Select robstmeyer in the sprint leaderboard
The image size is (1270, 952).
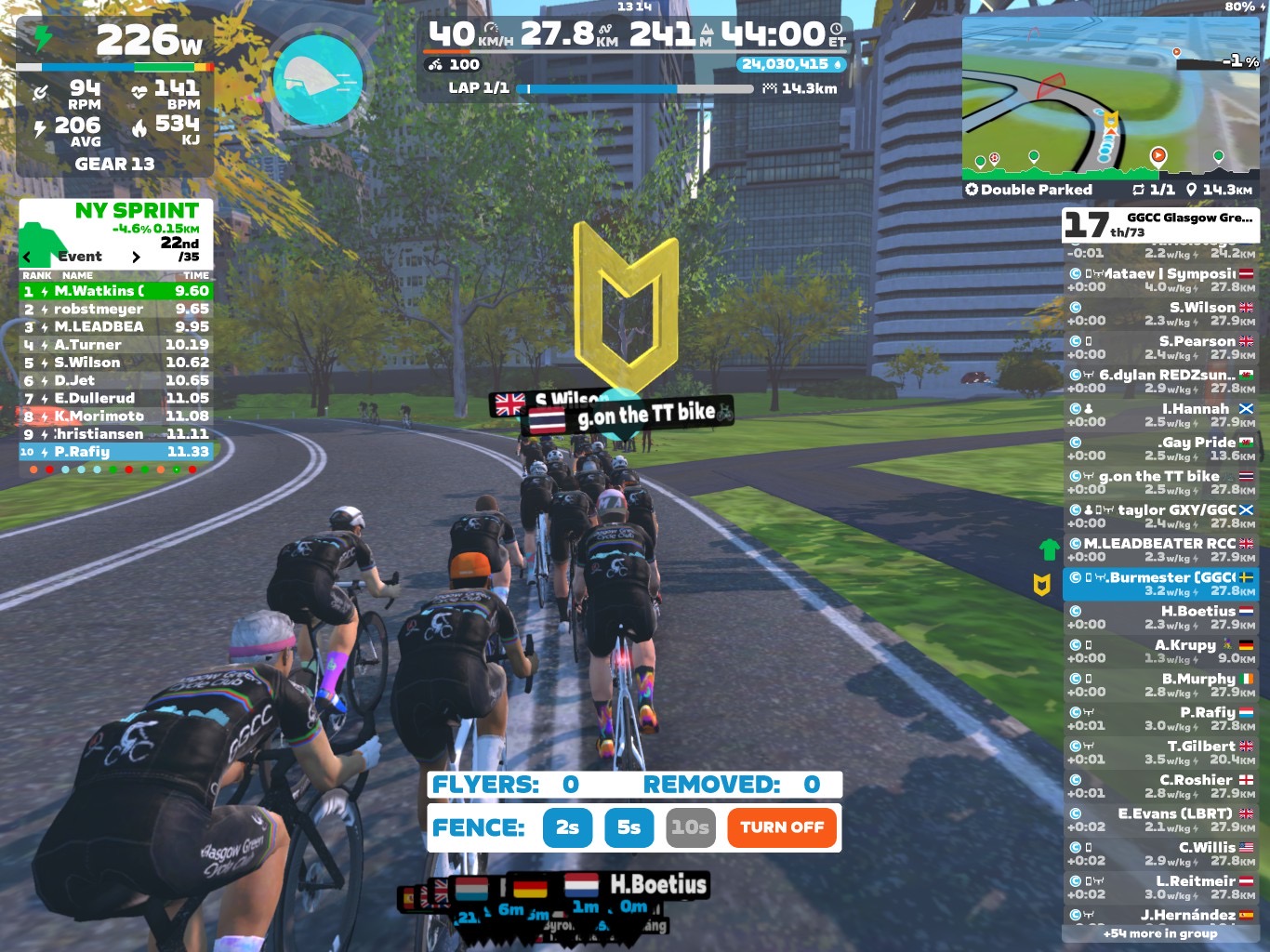pyautogui.click(x=116, y=309)
